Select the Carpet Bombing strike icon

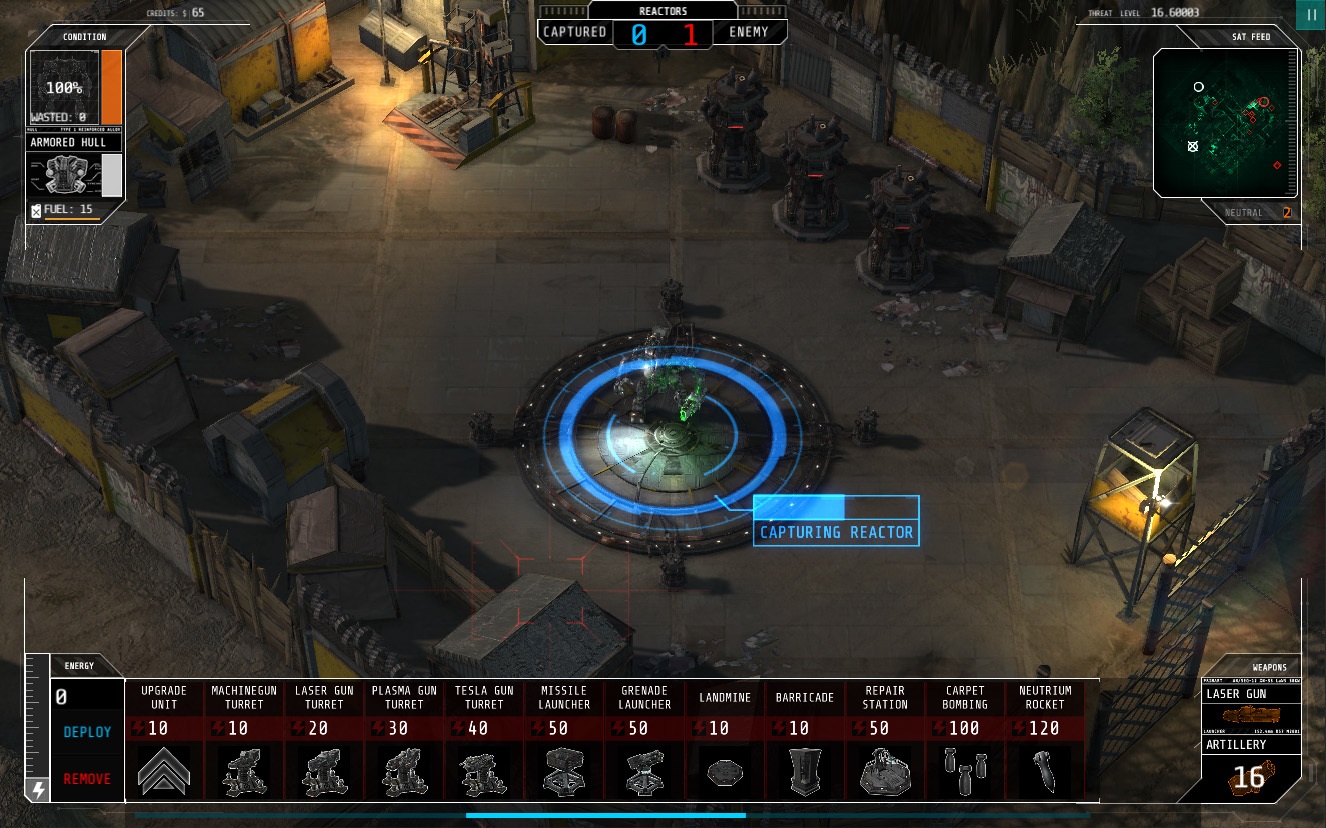tap(964, 770)
